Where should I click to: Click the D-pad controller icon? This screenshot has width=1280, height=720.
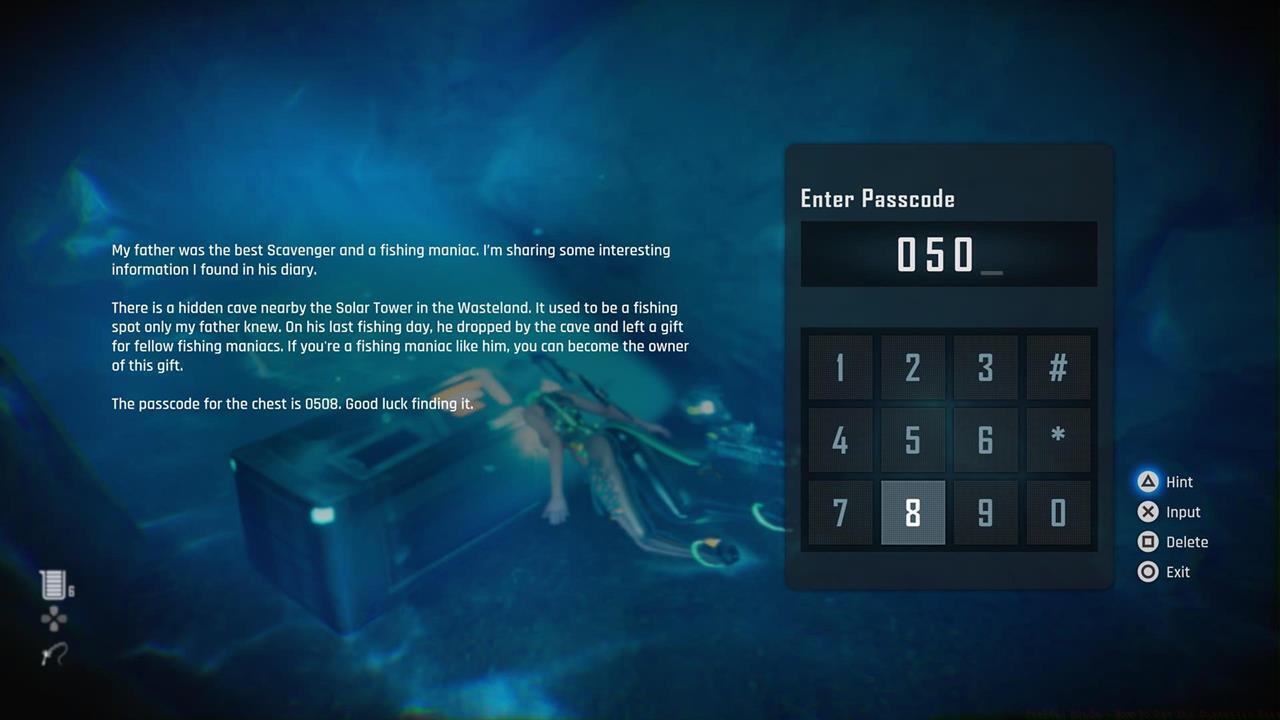[x=53, y=618]
